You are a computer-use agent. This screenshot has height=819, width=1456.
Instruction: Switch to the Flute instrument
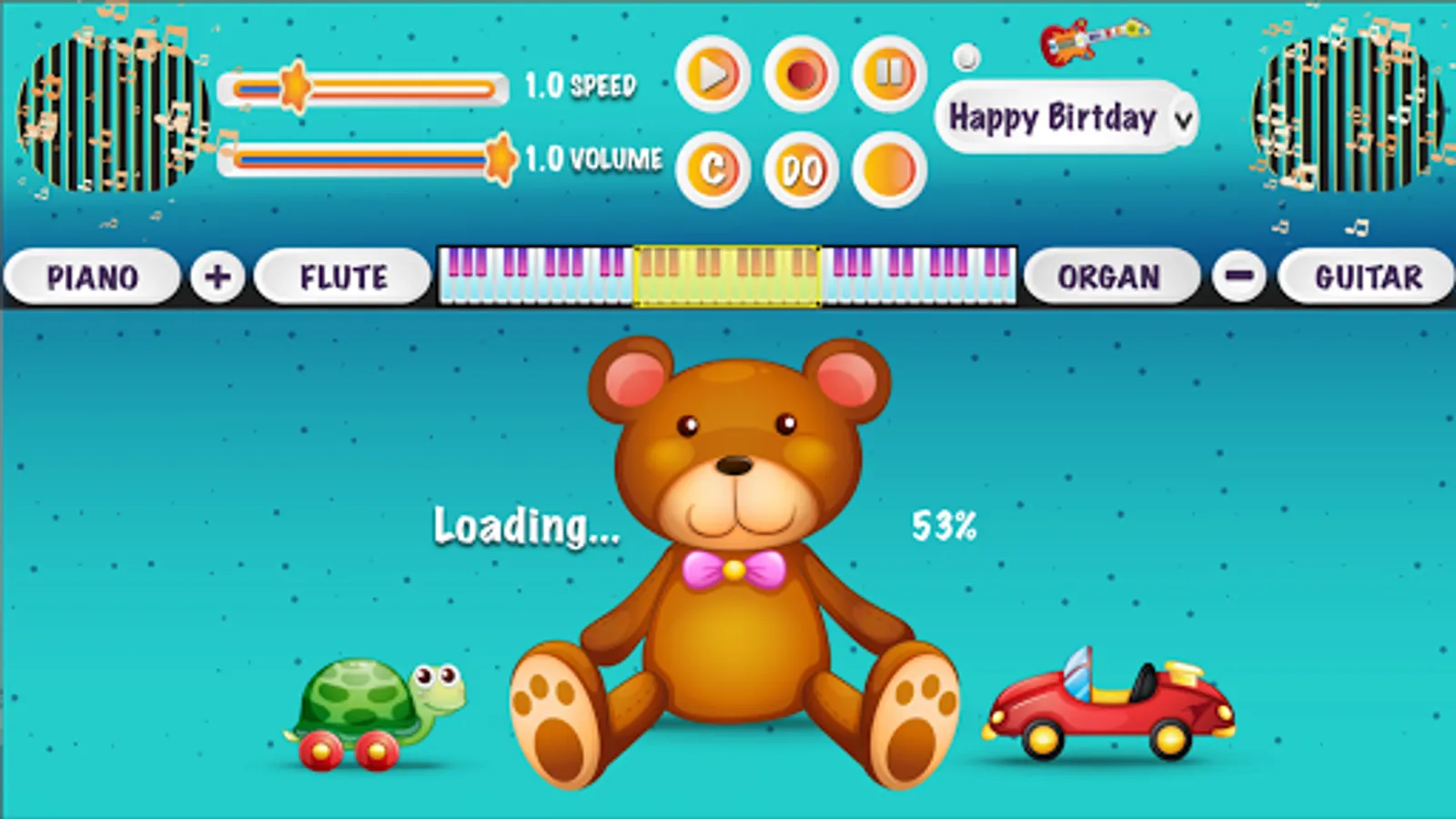[343, 277]
